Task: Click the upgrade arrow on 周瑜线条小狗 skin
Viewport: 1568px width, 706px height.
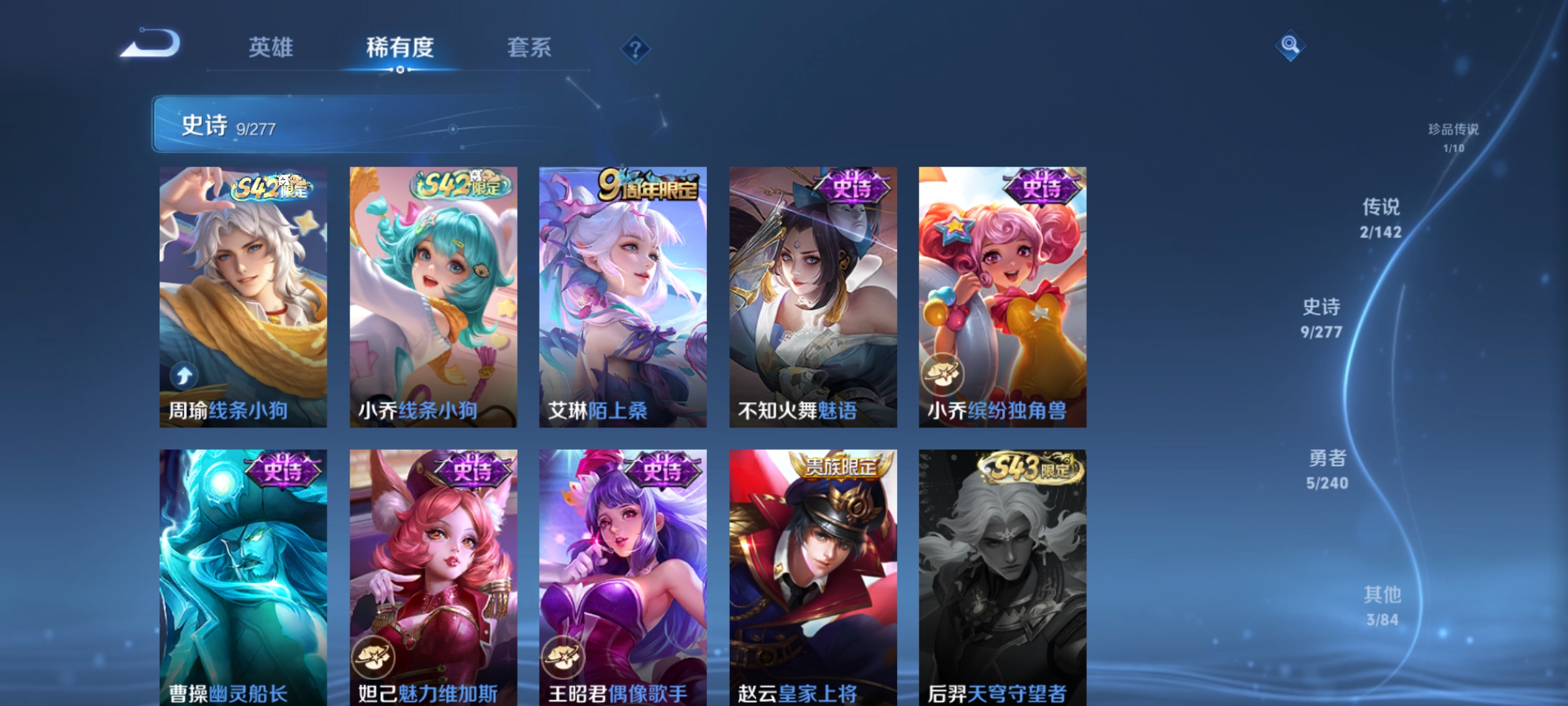Action: (184, 376)
